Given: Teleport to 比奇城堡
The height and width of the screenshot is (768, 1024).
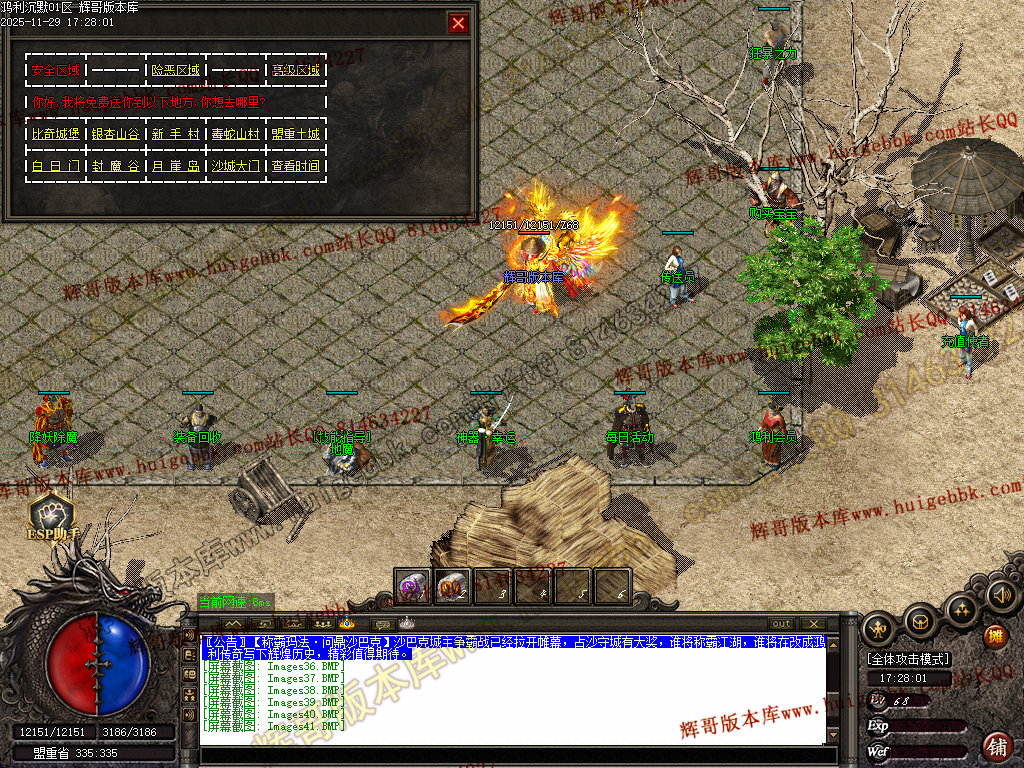Looking at the screenshot, I should click(55, 134).
